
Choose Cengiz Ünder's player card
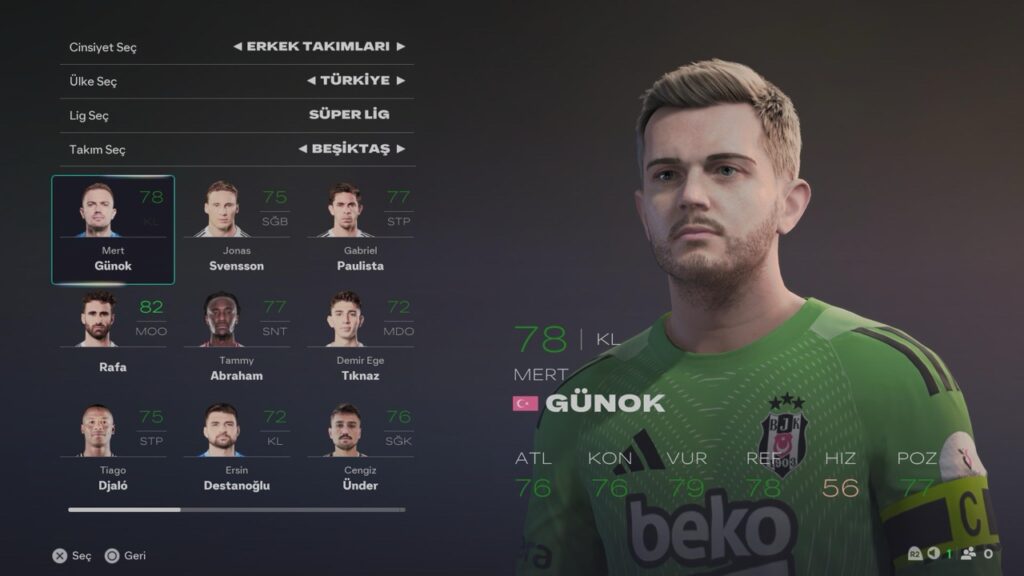click(x=360, y=447)
